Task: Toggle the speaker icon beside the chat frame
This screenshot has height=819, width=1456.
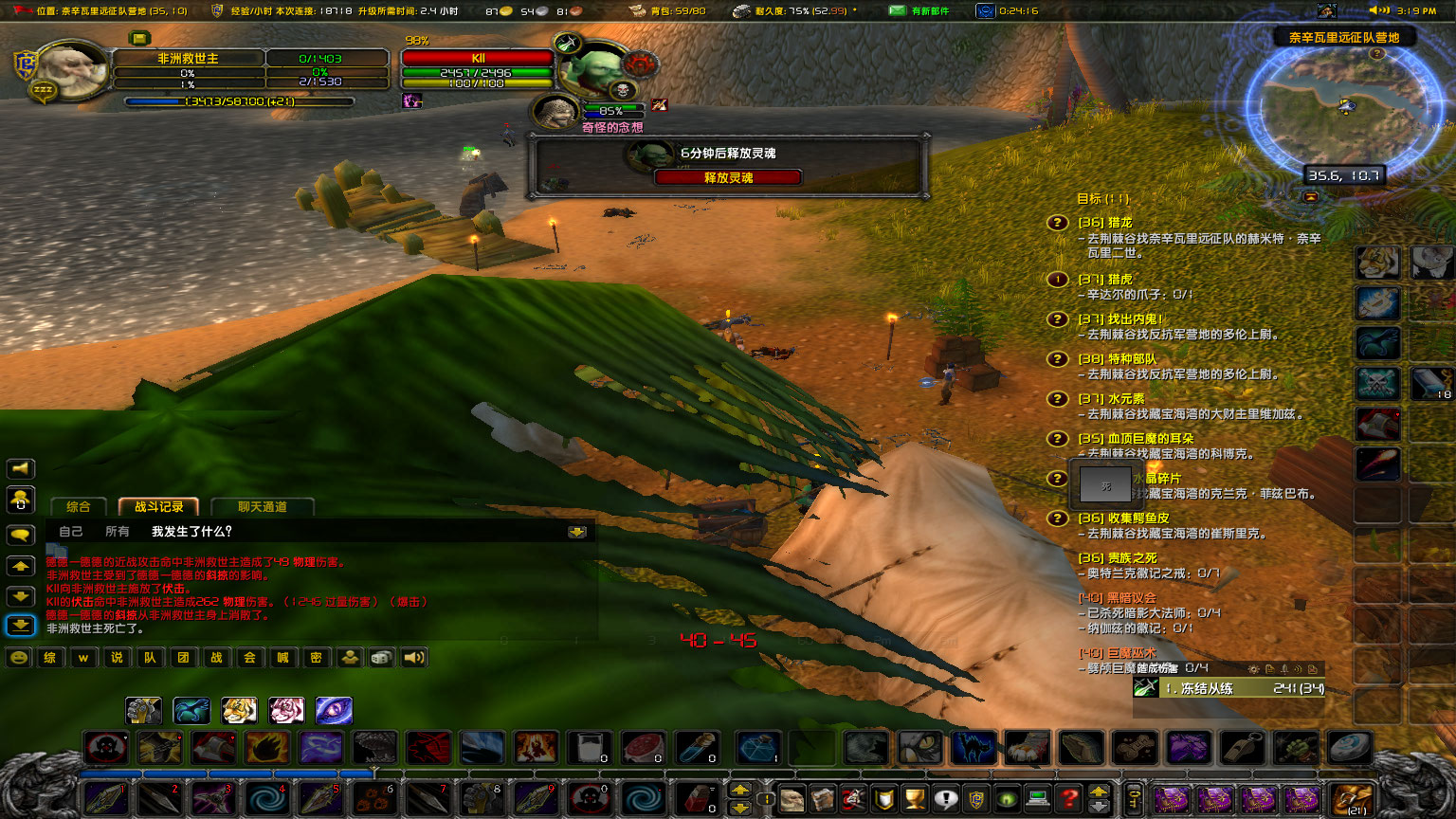Action: pos(20,468)
